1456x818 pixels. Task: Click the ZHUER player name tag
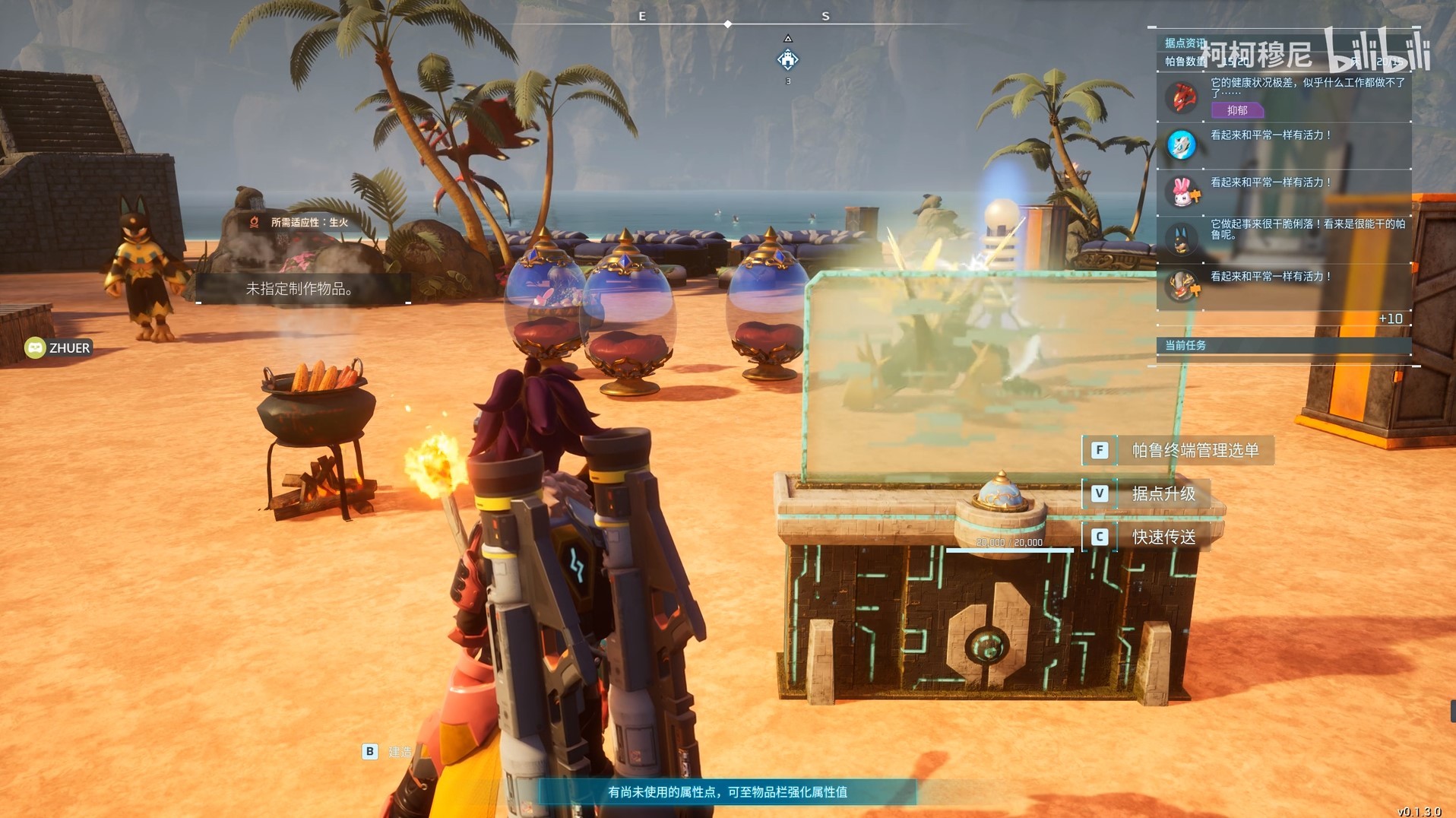point(59,348)
